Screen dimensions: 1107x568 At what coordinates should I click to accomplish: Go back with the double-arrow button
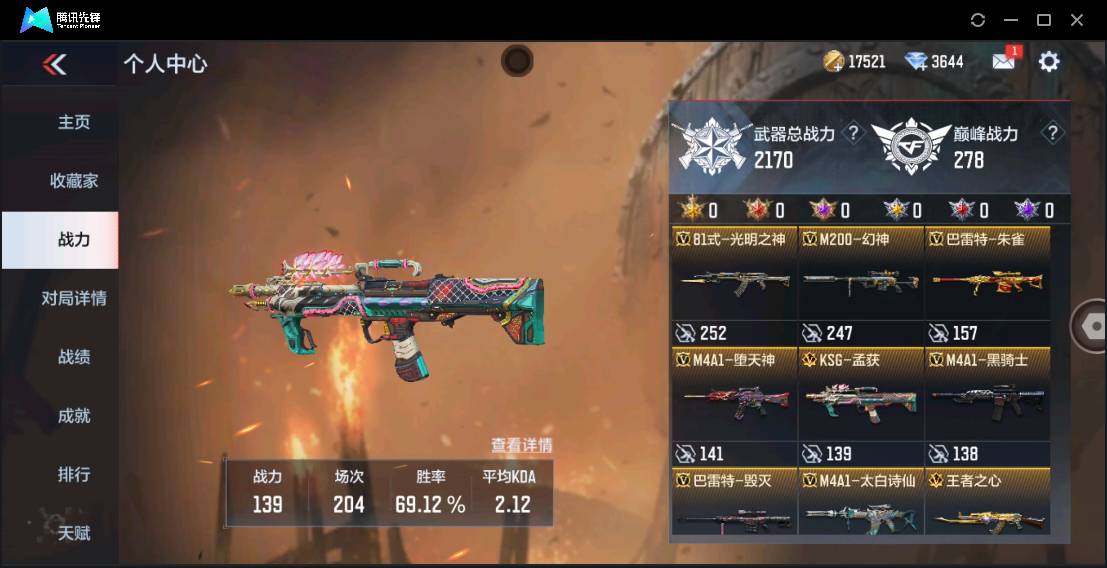pos(54,65)
